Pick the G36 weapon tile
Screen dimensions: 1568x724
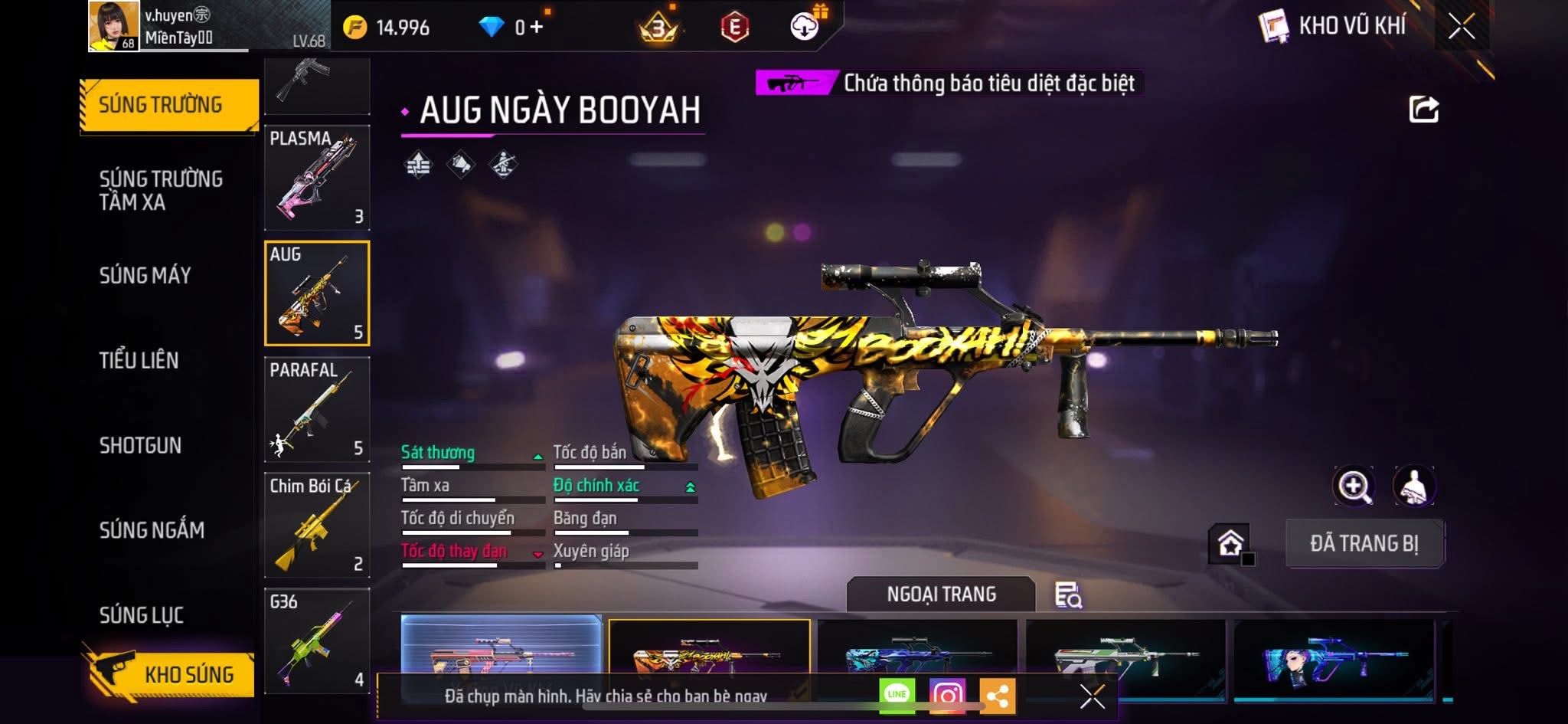pyautogui.click(x=317, y=640)
